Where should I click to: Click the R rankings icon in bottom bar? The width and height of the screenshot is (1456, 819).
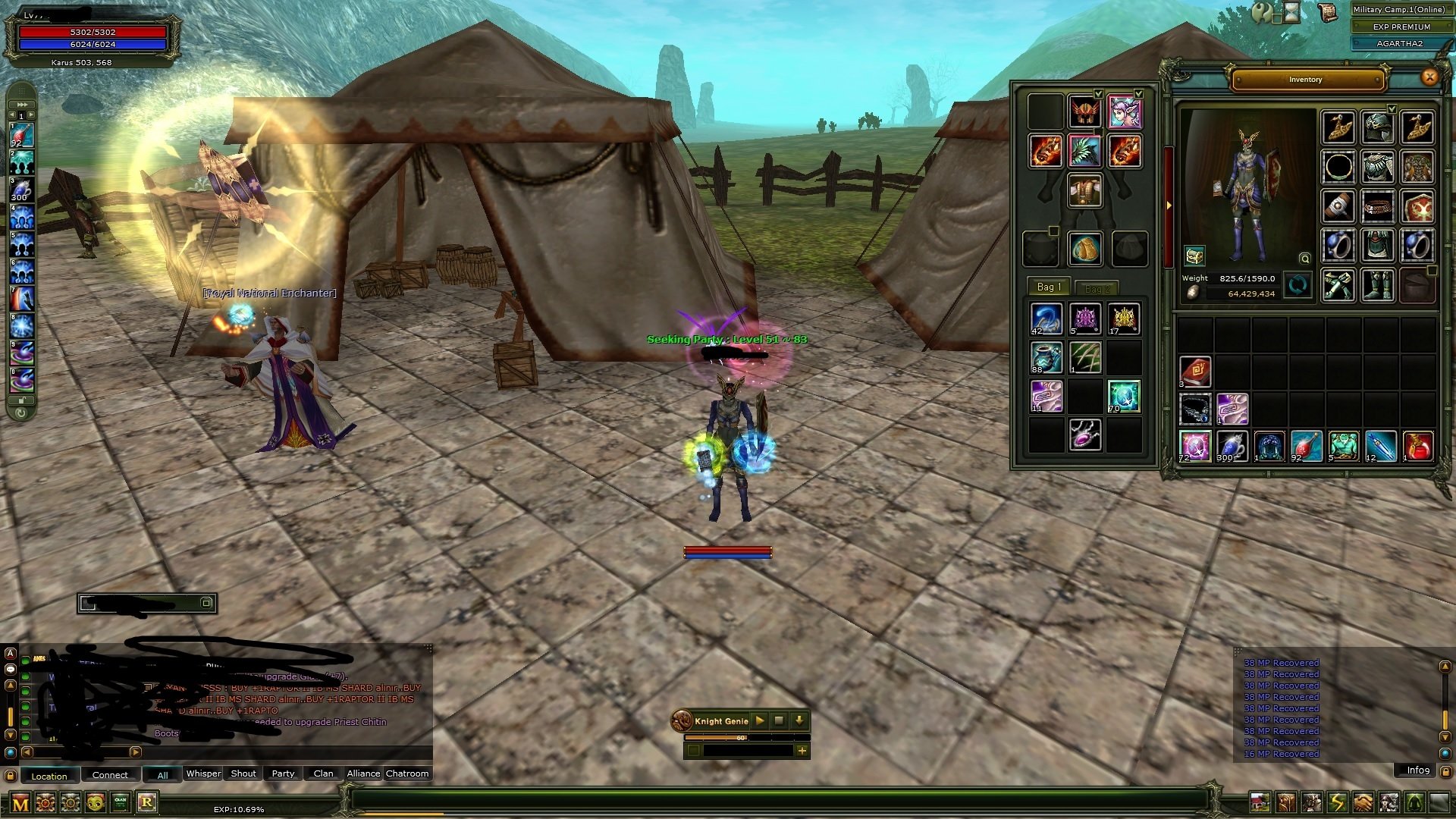click(147, 802)
